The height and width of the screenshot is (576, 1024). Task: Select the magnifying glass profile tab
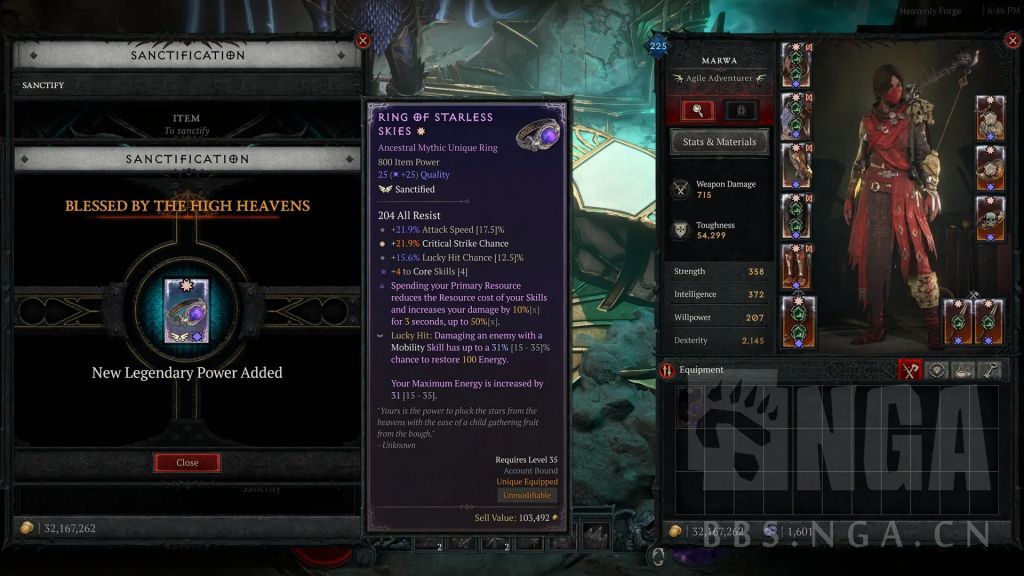point(697,110)
